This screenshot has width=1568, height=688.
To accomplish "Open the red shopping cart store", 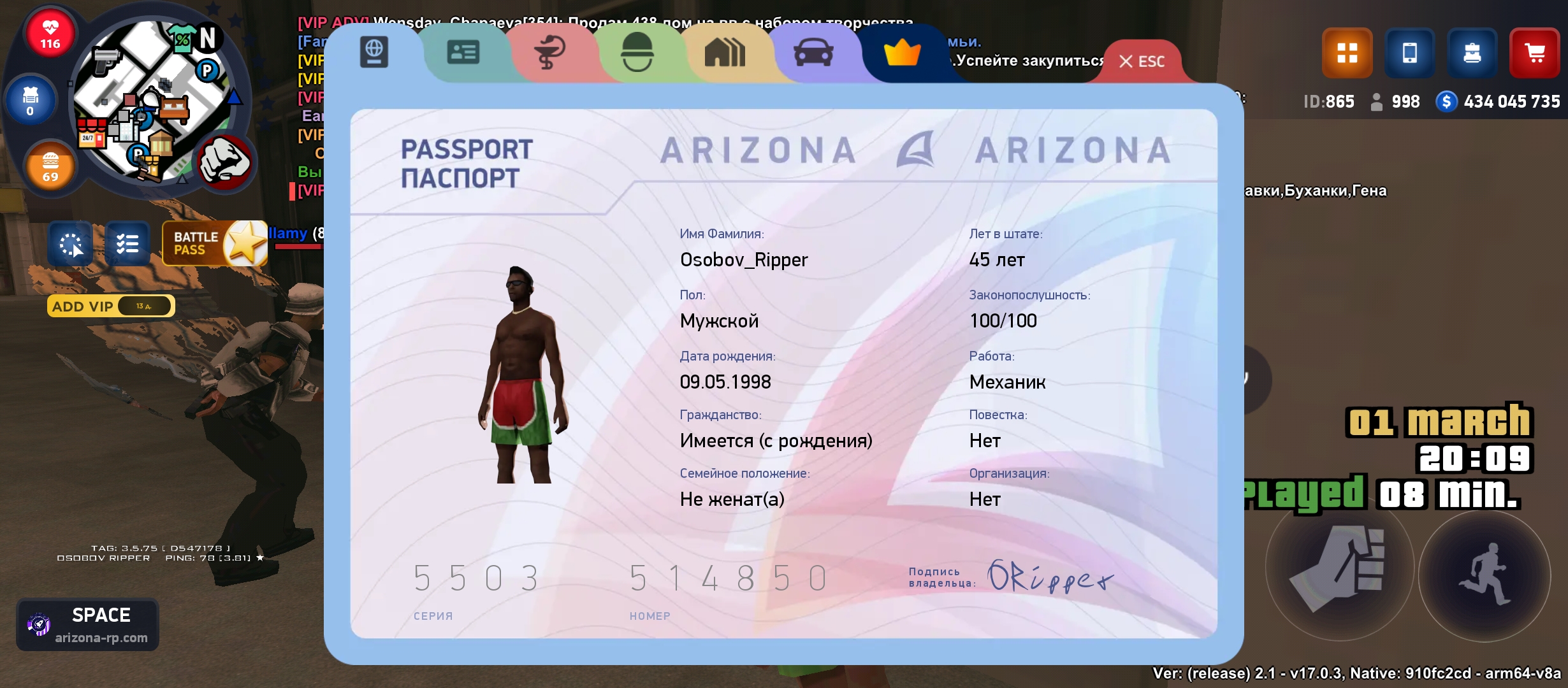I will pos(1534,53).
